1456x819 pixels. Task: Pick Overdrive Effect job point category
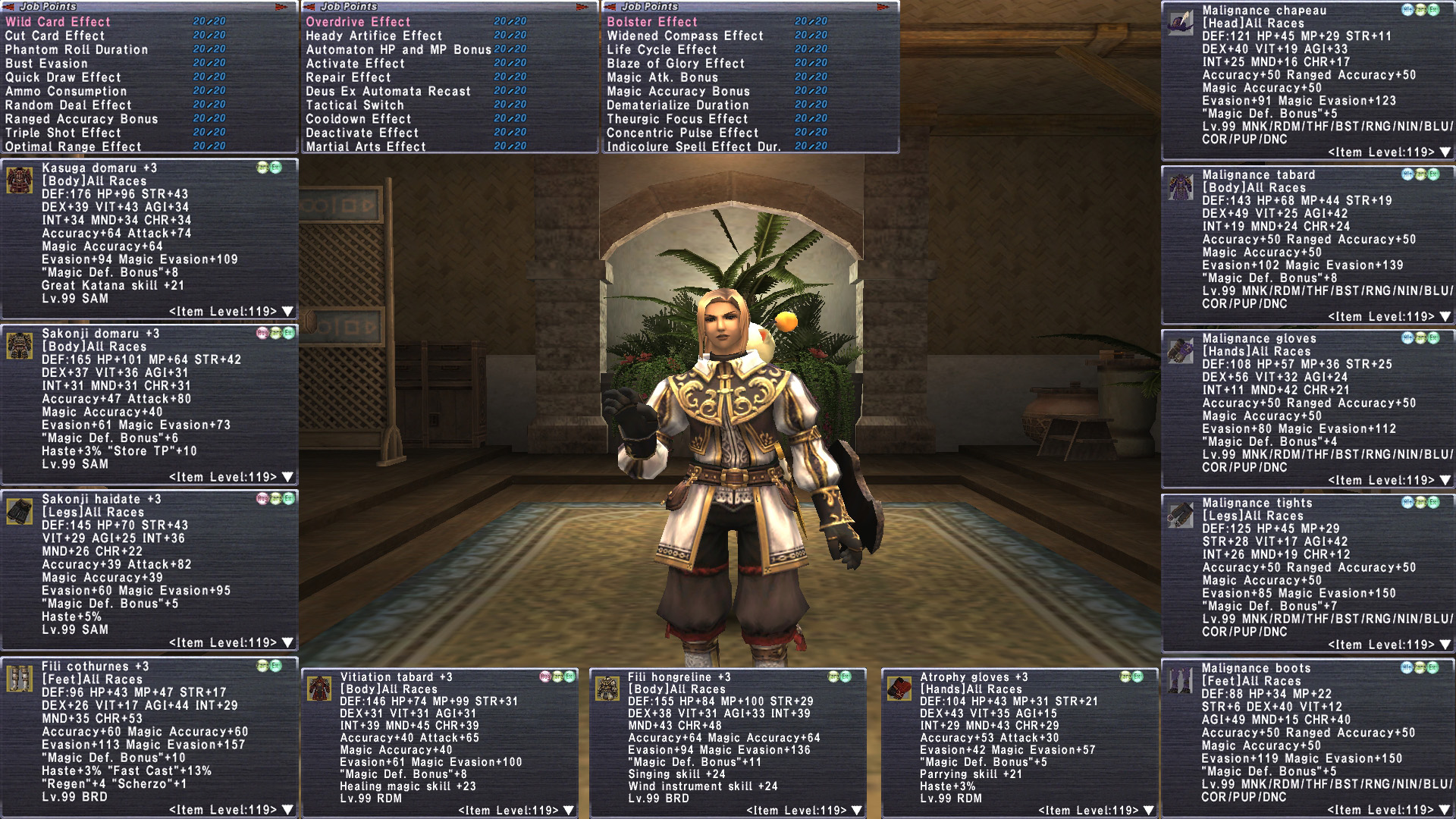click(358, 22)
